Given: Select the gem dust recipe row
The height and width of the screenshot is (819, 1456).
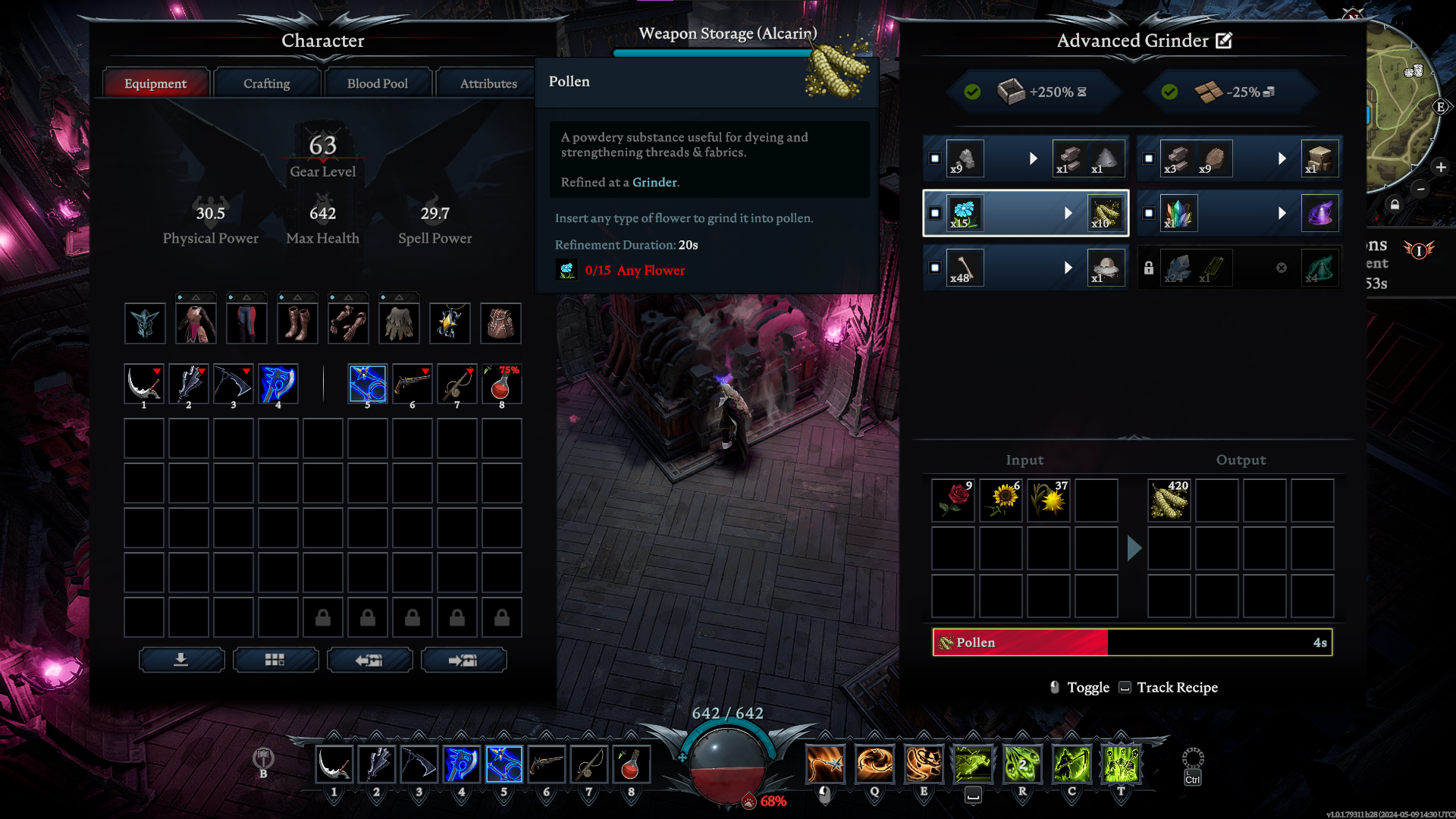Looking at the screenshot, I should click(1240, 213).
